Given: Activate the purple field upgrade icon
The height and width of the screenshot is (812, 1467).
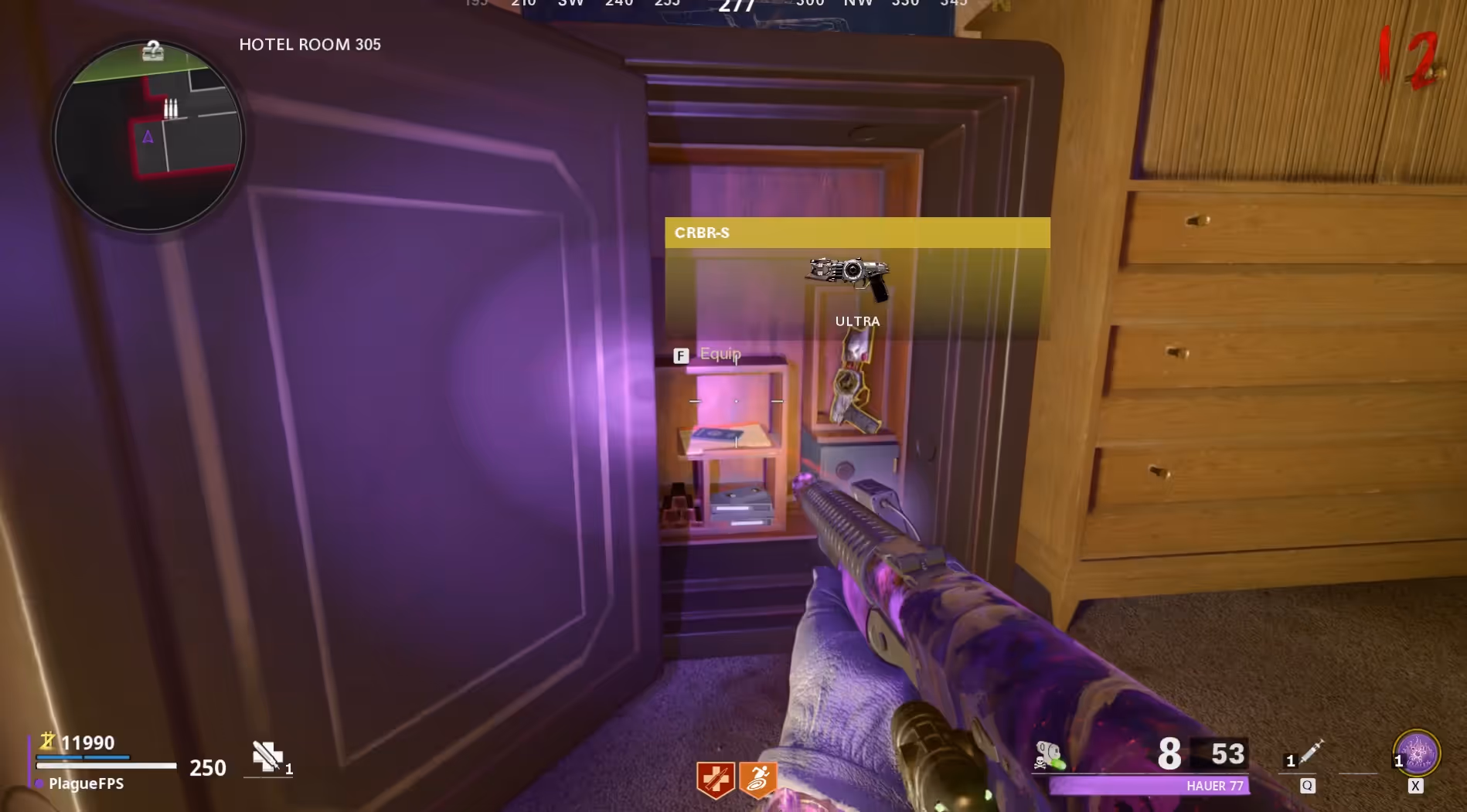Looking at the screenshot, I should (1416, 752).
